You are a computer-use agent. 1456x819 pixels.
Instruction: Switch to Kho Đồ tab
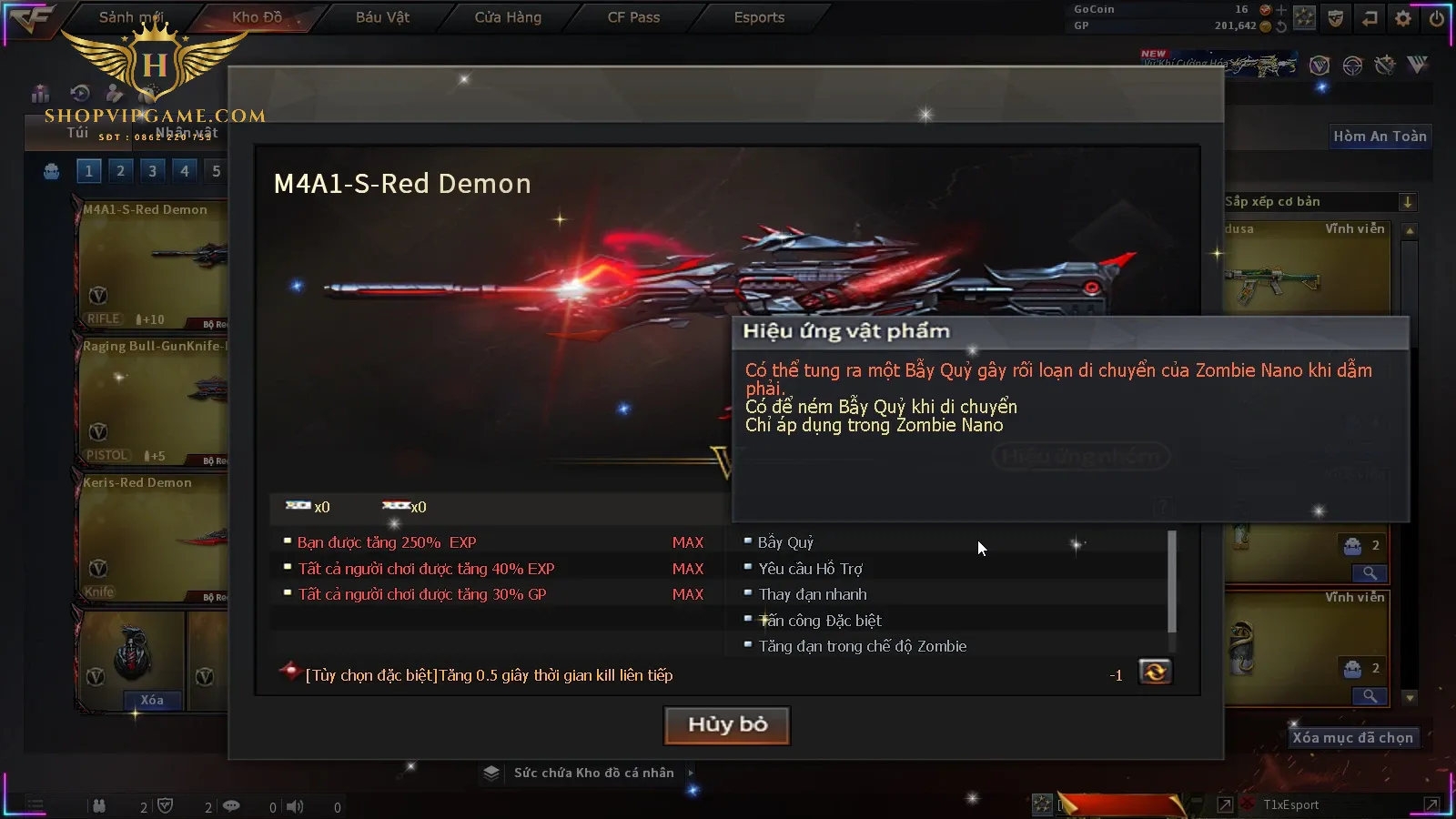(x=257, y=17)
